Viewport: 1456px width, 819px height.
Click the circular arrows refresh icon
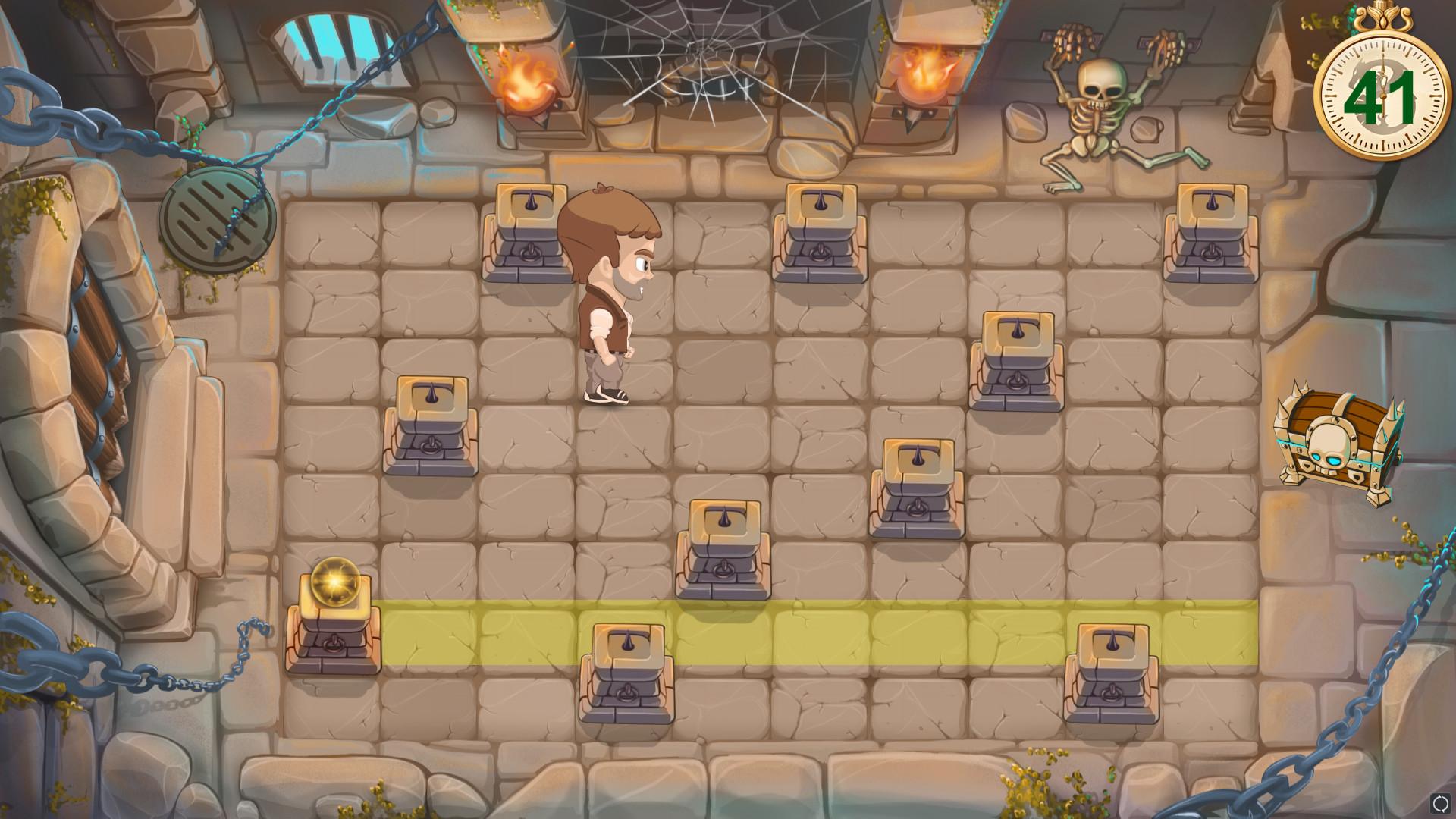click(1440, 803)
